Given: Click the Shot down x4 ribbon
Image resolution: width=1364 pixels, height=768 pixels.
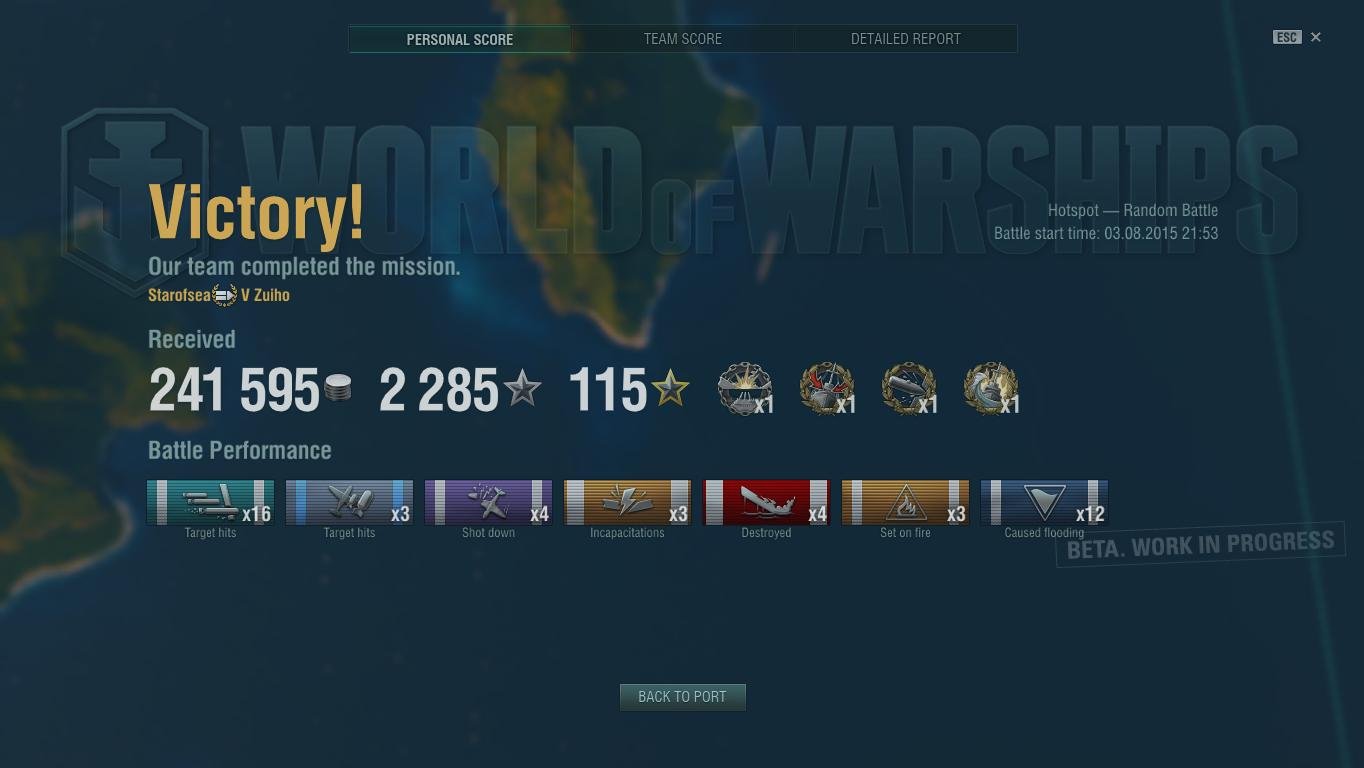Looking at the screenshot, I should coord(488,503).
